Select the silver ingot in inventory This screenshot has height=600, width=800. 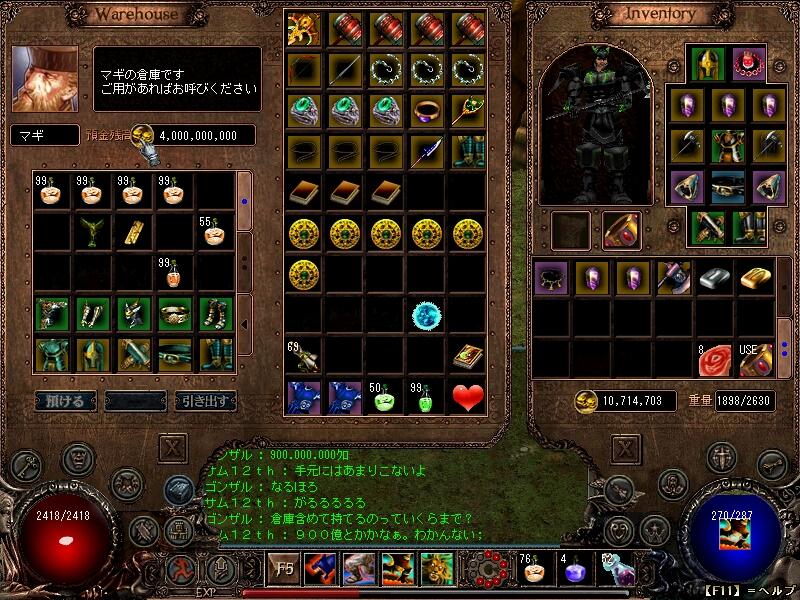pos(715,279)
